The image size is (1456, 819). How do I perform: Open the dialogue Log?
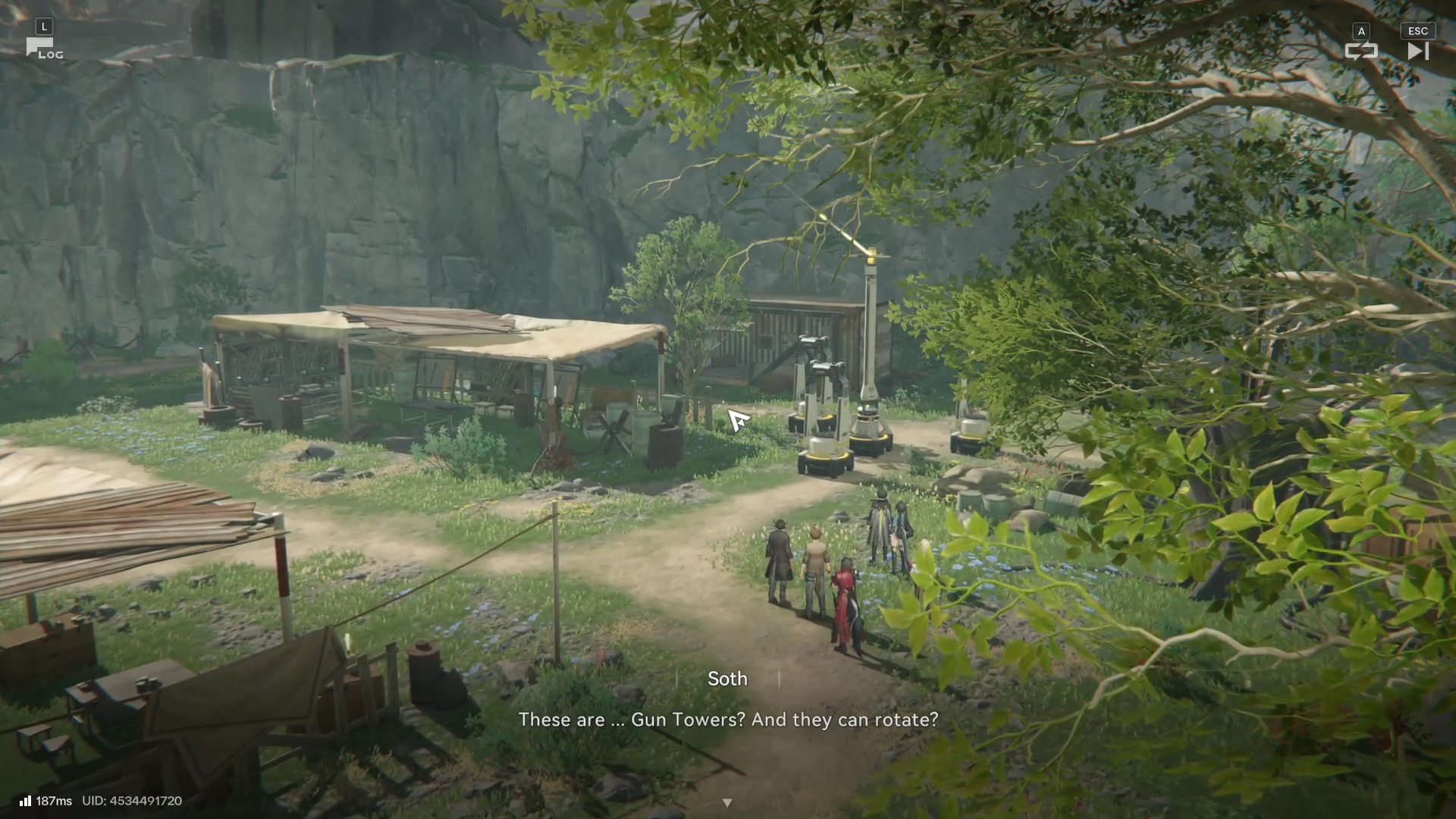43,49
